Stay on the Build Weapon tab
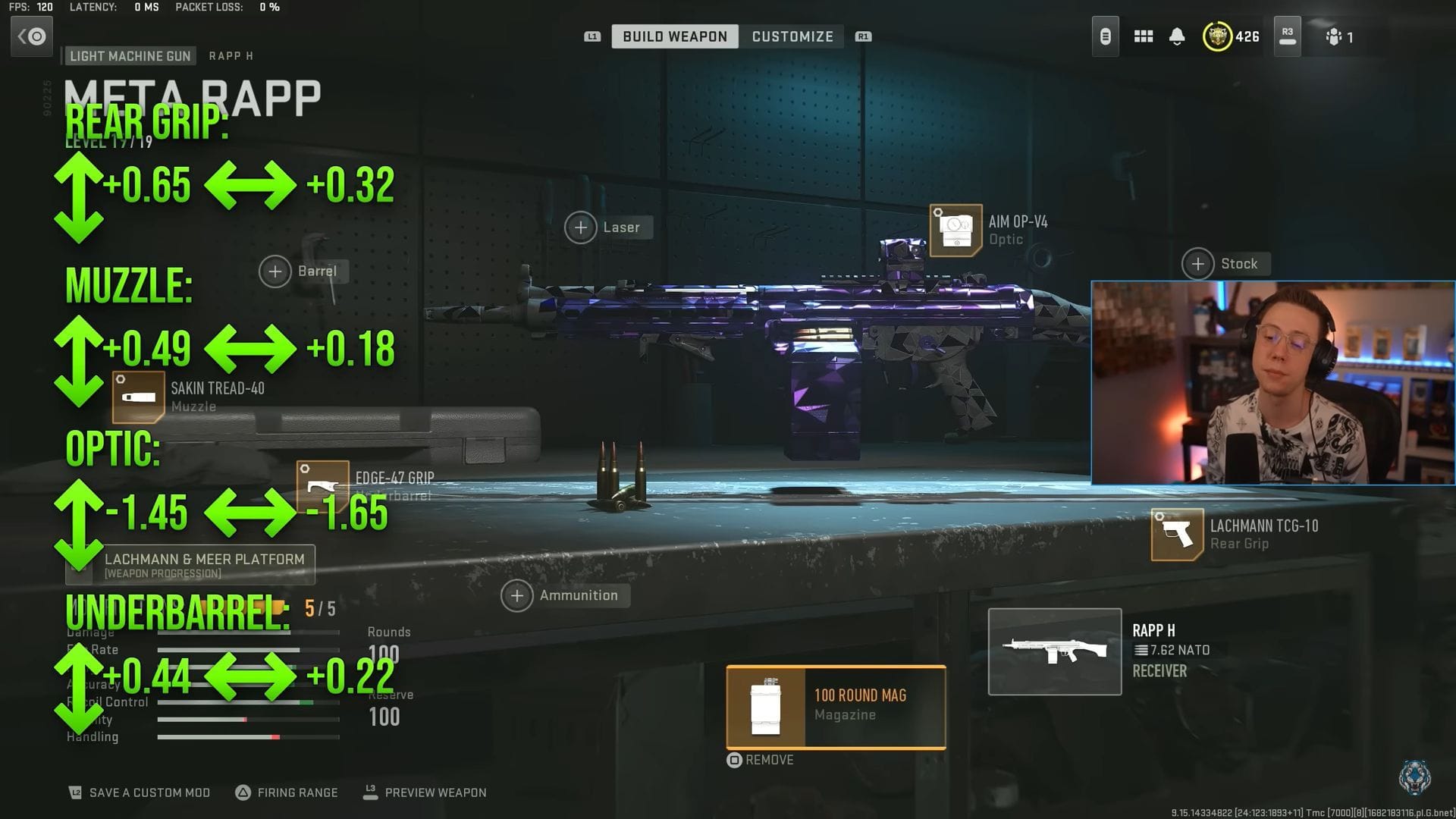This screenshot has width=1456, height=819. [x=674, y=36]
